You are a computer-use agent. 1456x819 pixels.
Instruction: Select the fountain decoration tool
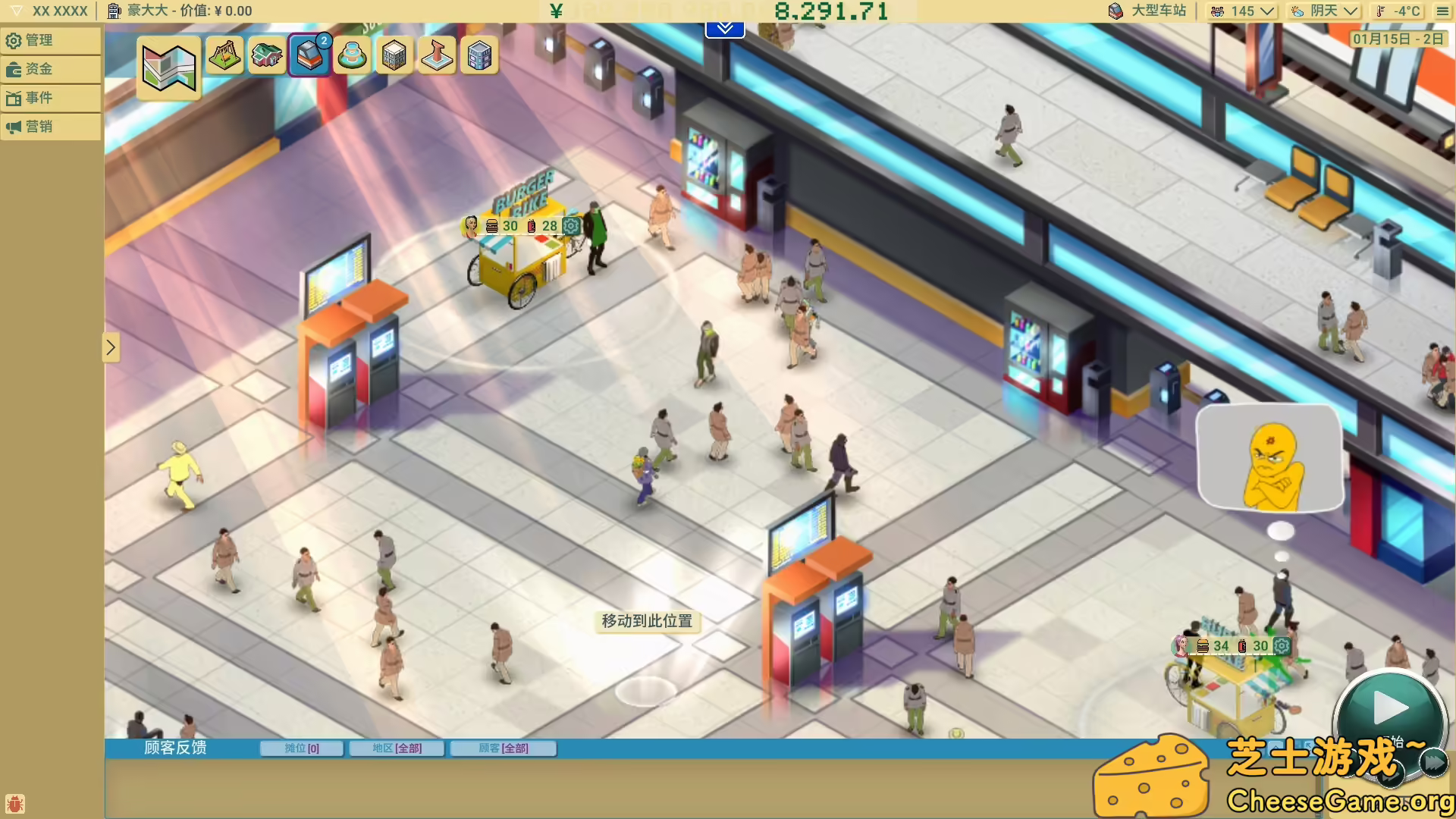pyautogui.click(x=353, y=55)
